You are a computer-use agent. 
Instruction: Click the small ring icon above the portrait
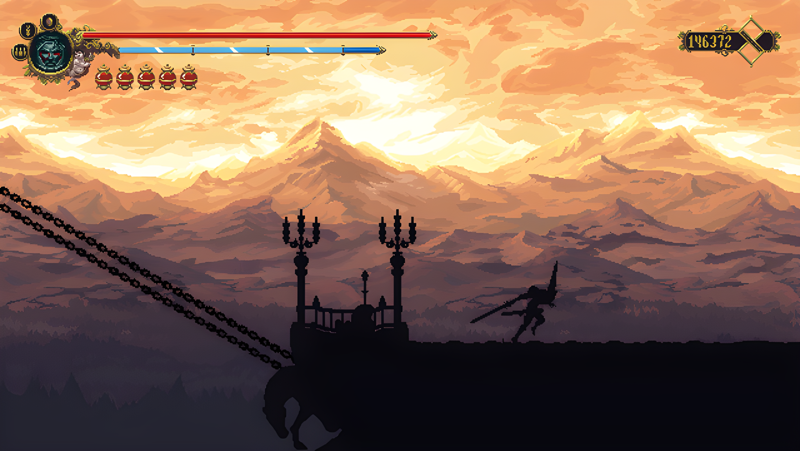pos(48,19)
